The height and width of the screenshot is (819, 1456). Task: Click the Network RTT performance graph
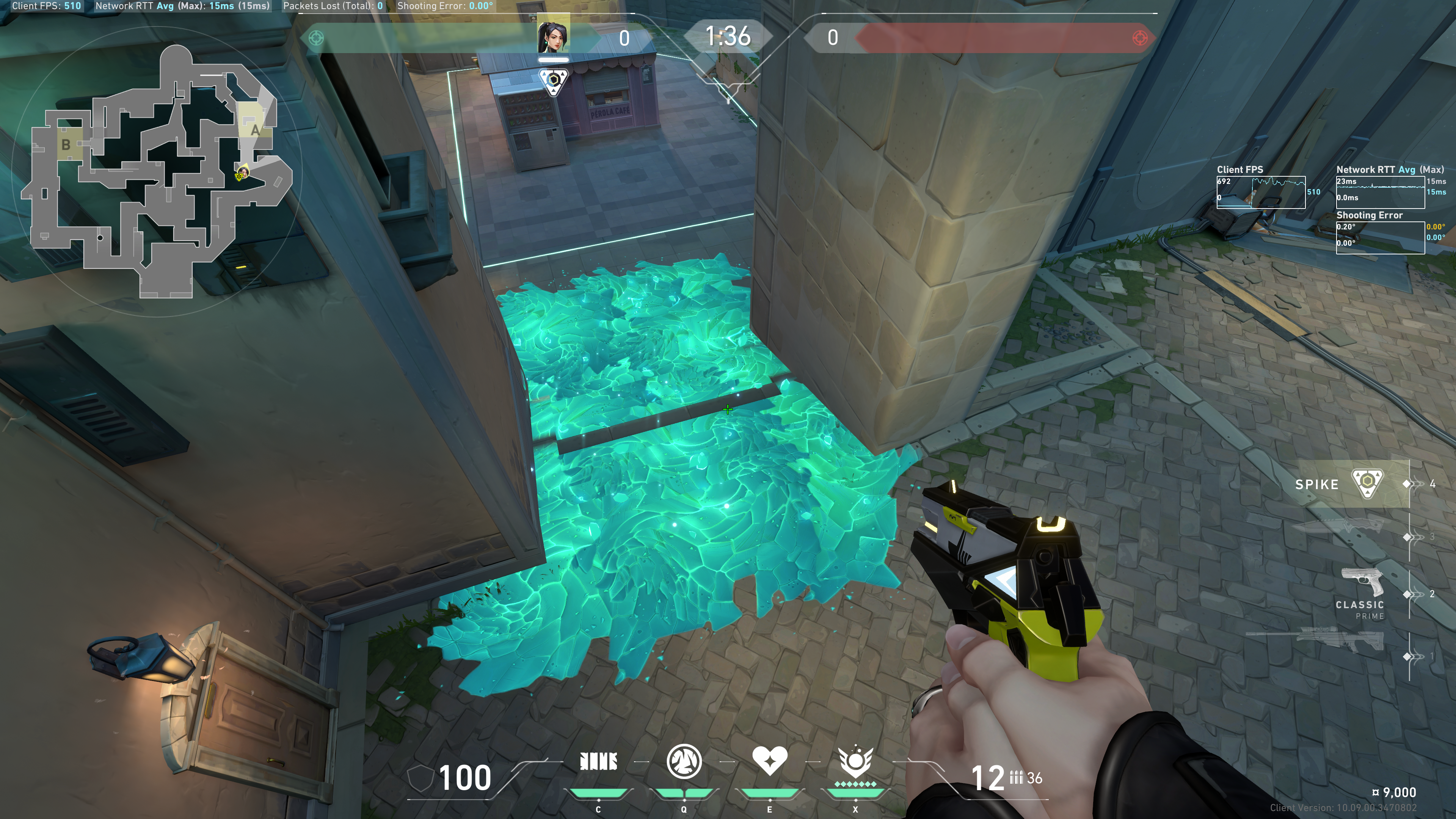tap(1380, 192)
